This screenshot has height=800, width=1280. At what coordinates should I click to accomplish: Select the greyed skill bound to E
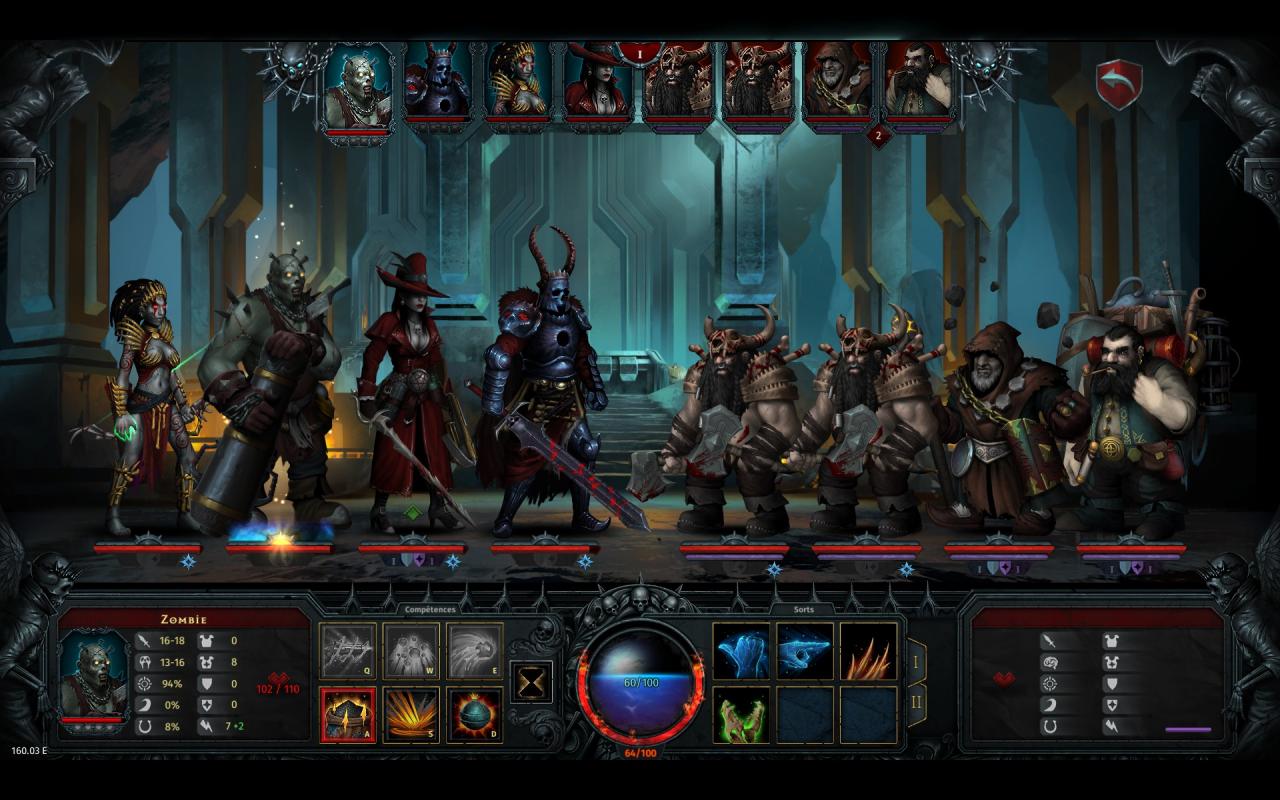(474, 651)
